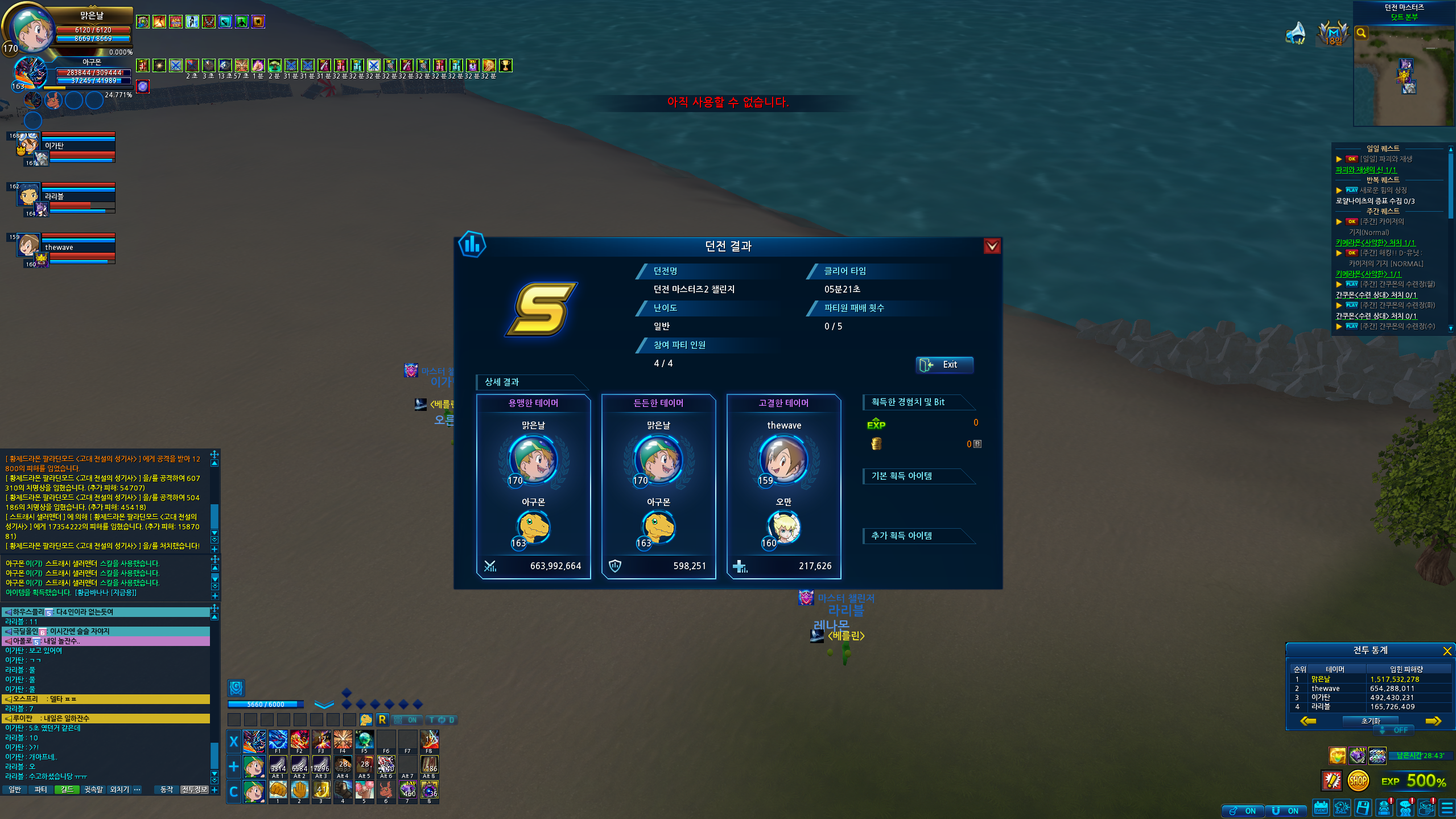Go to previous battle statistics page

pos(1308,721)
